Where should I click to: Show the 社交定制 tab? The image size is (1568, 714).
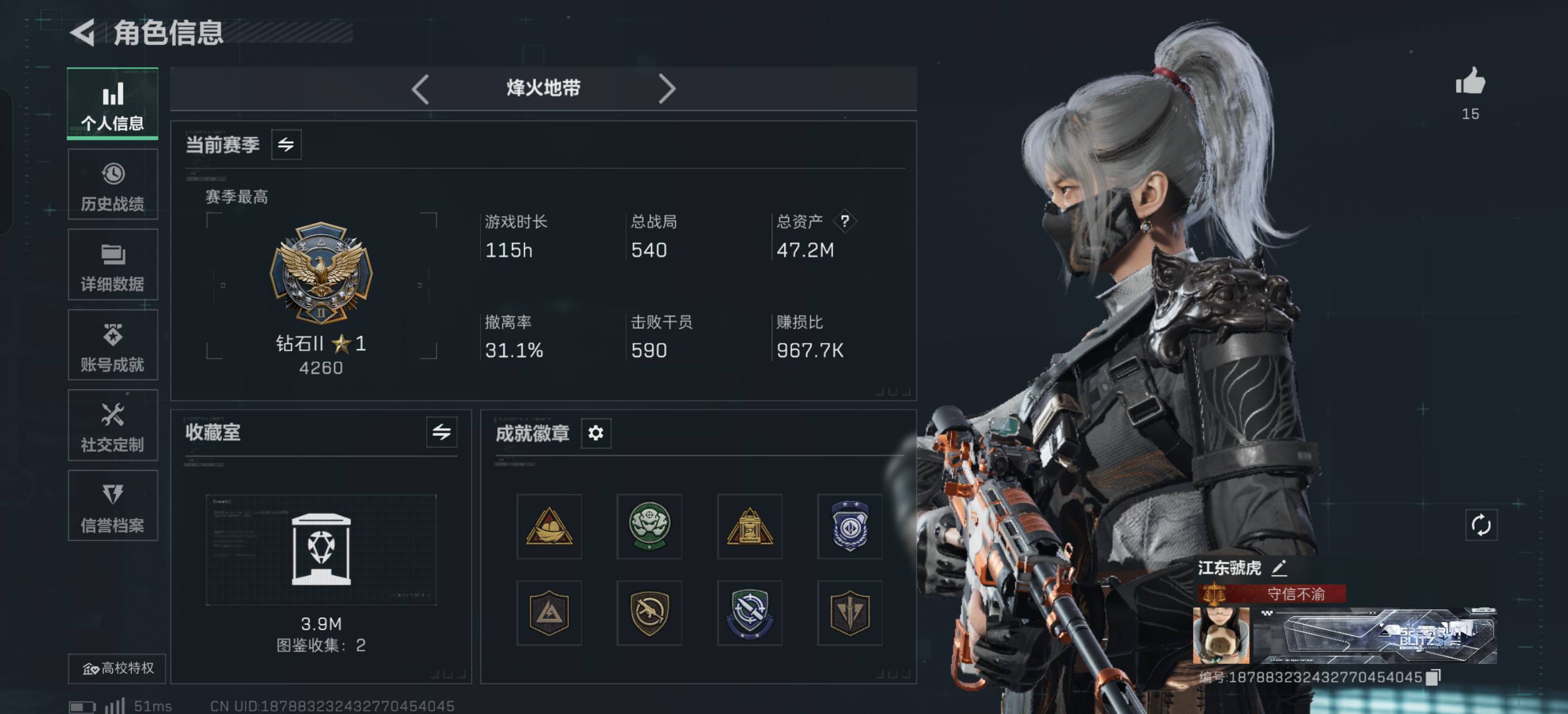click(112, 426)
